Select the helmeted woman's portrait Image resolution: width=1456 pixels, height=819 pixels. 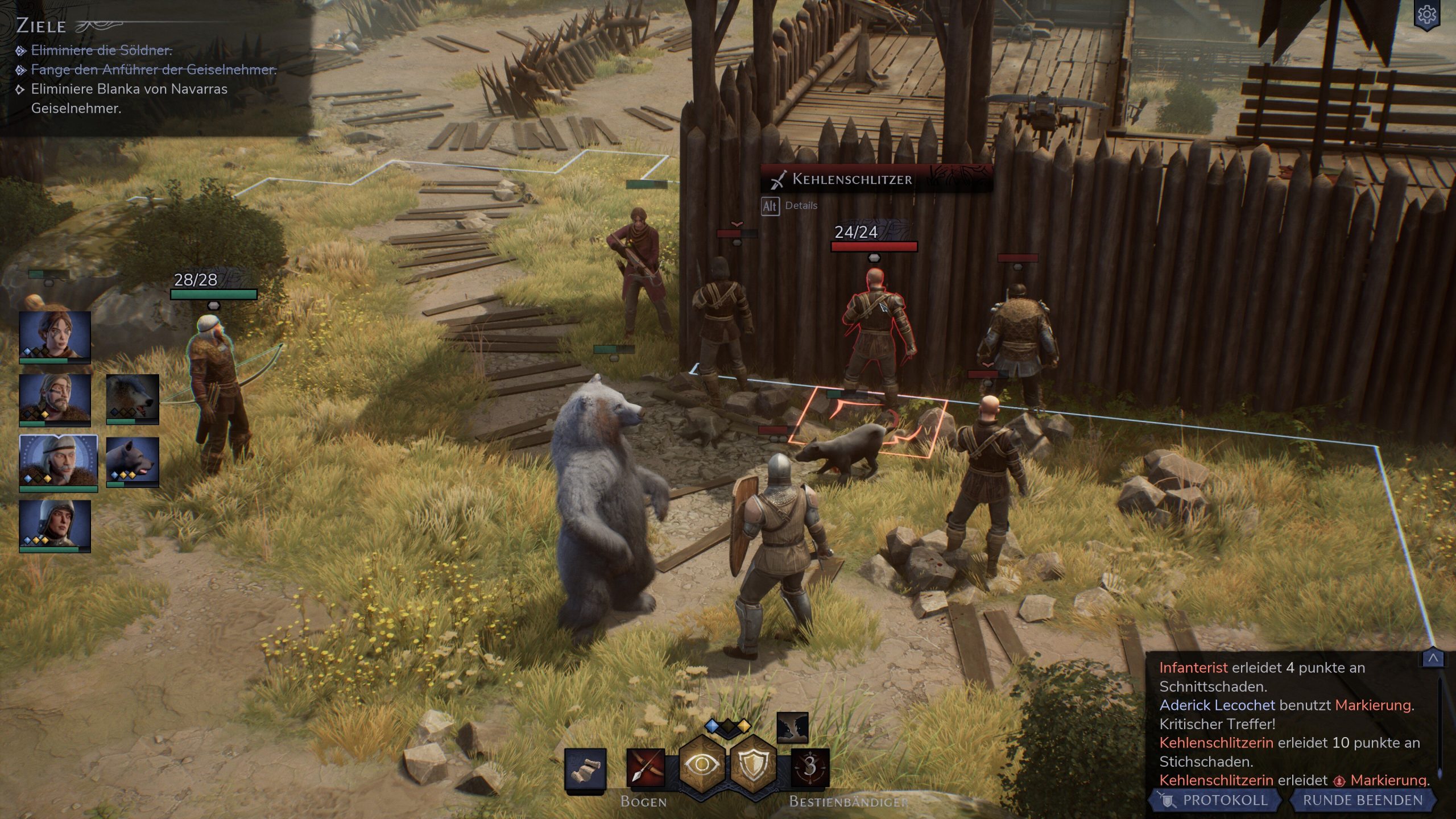tap(55, 524)
